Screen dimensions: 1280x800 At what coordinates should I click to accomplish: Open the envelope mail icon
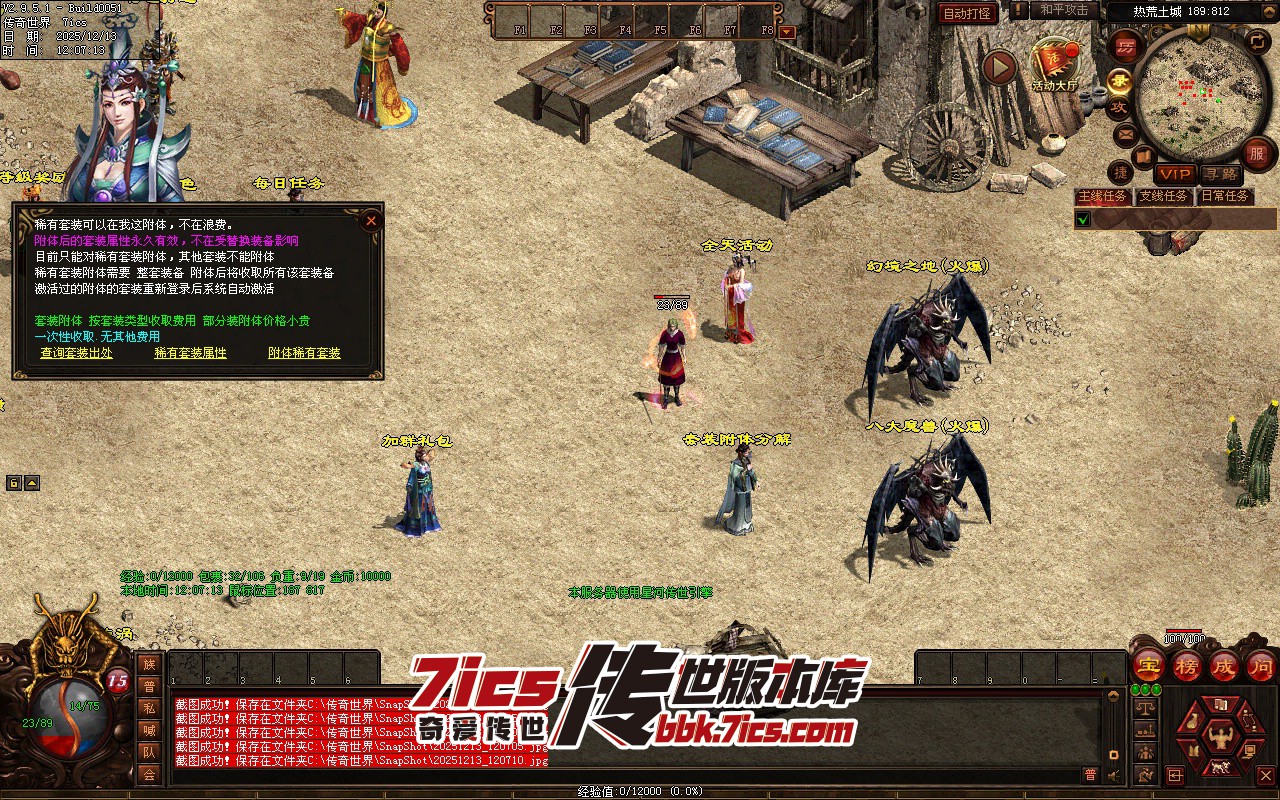point(1126,133)
